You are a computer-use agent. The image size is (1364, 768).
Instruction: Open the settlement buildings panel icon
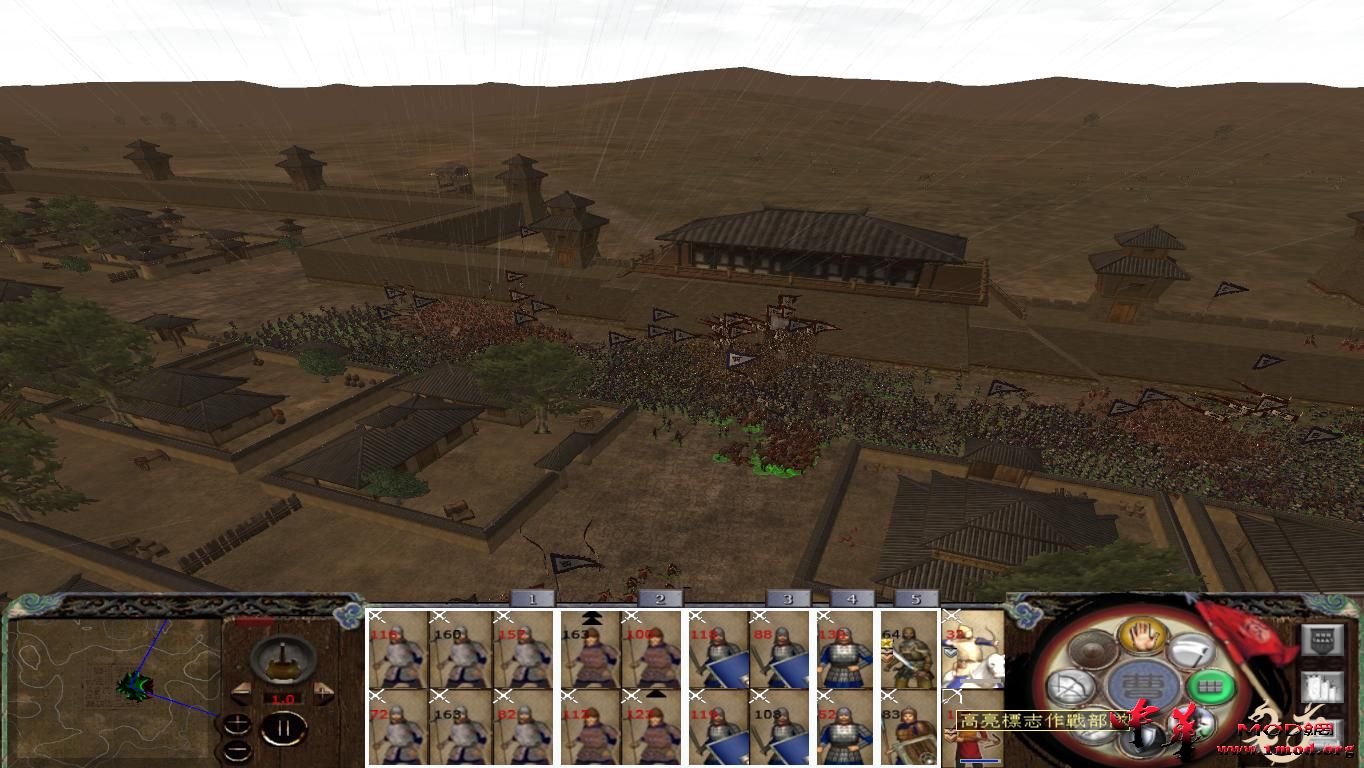(1320, 685)
